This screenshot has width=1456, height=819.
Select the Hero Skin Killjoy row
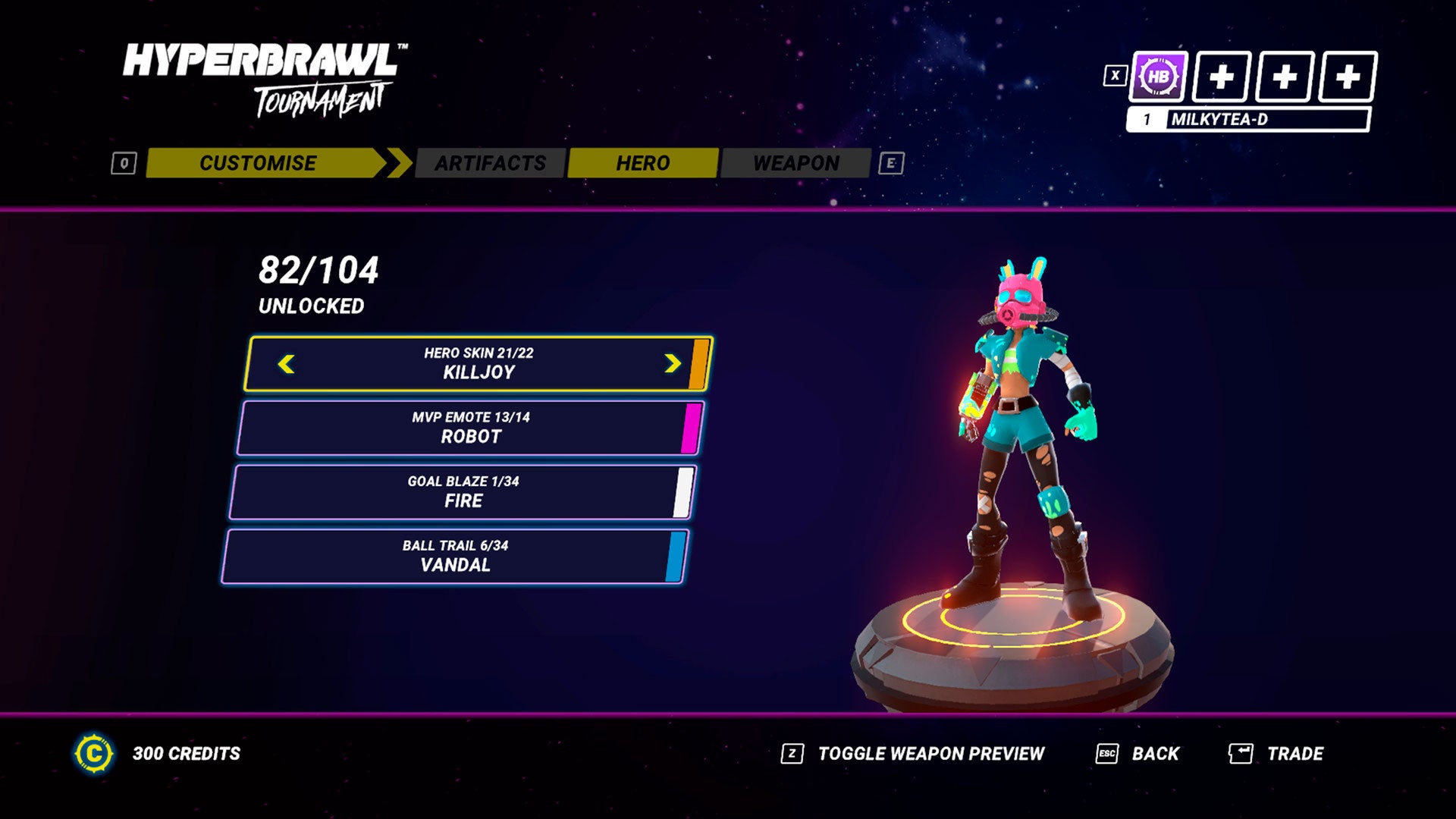tap(479, 364)
